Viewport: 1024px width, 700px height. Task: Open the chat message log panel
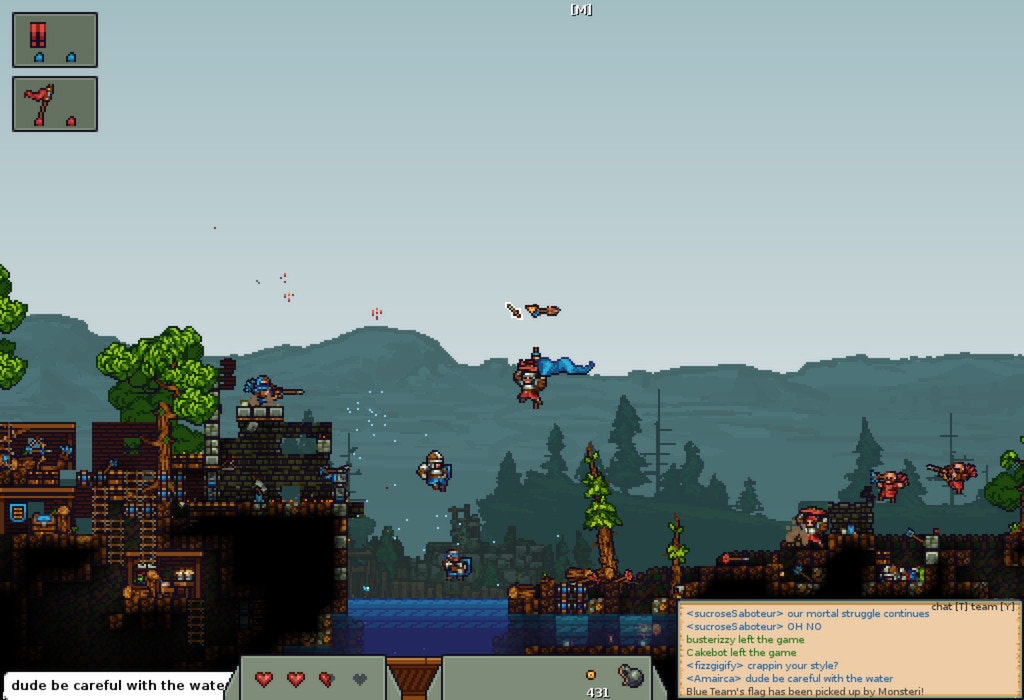click(849, 652)
